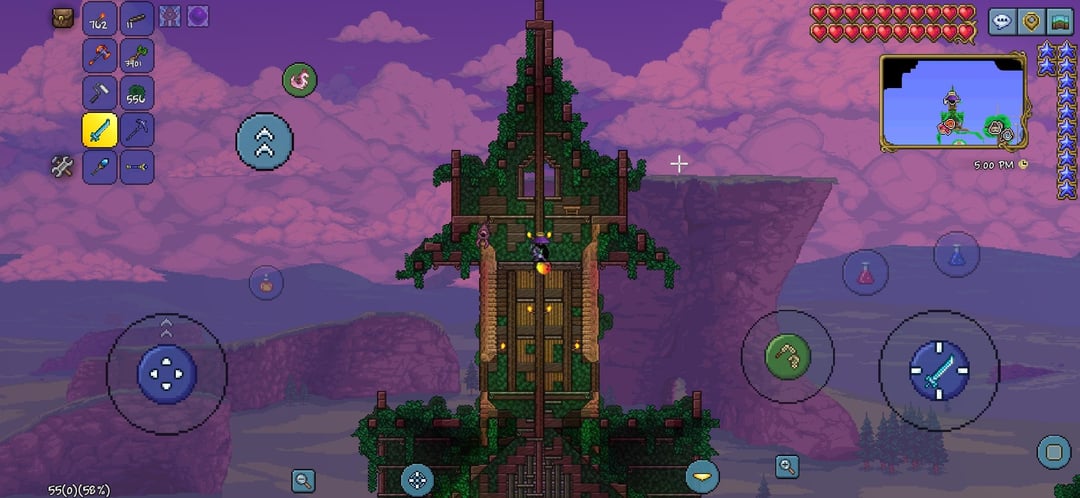The width and height of the screenshot is (1080, 498).
Task: Summon the pink mount button
Action: [x=299, y=80]
